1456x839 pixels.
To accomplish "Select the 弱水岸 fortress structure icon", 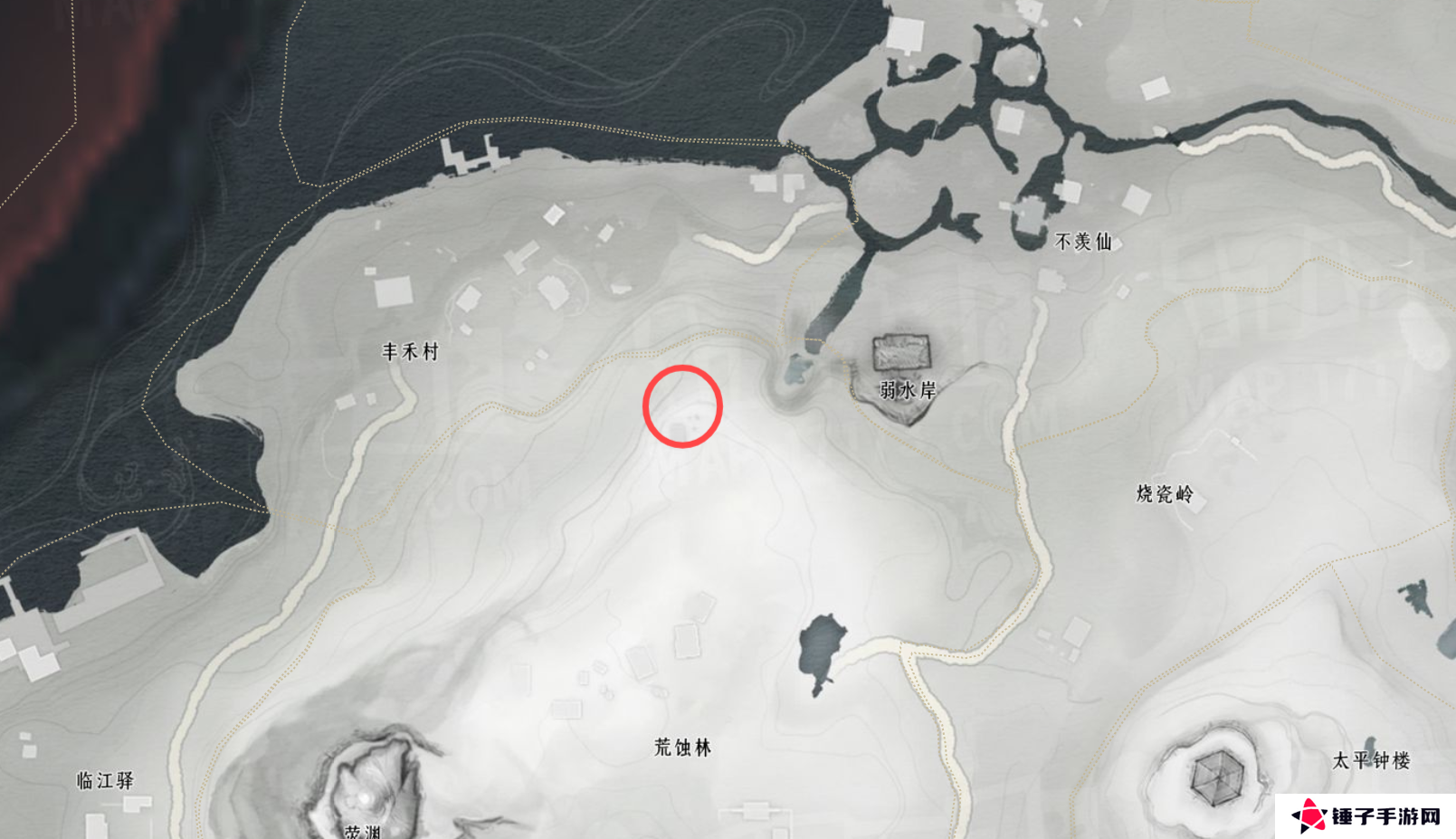I will click(x=901, y=353).
